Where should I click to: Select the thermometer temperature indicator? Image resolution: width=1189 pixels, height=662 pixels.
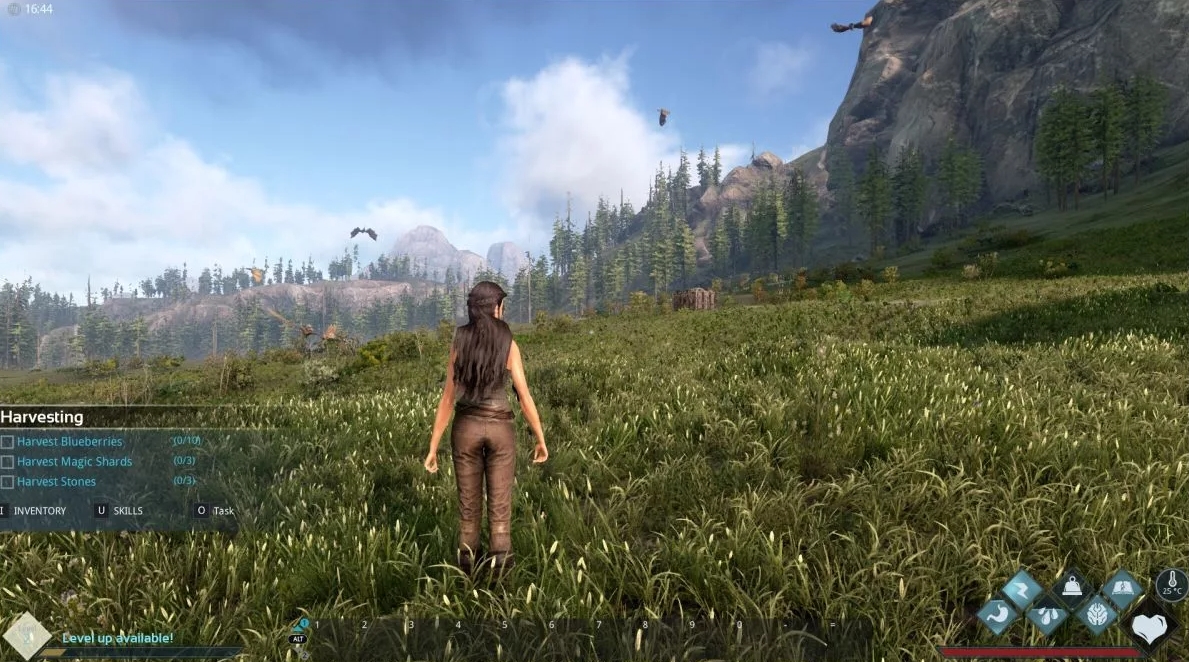pos(1172,585)
